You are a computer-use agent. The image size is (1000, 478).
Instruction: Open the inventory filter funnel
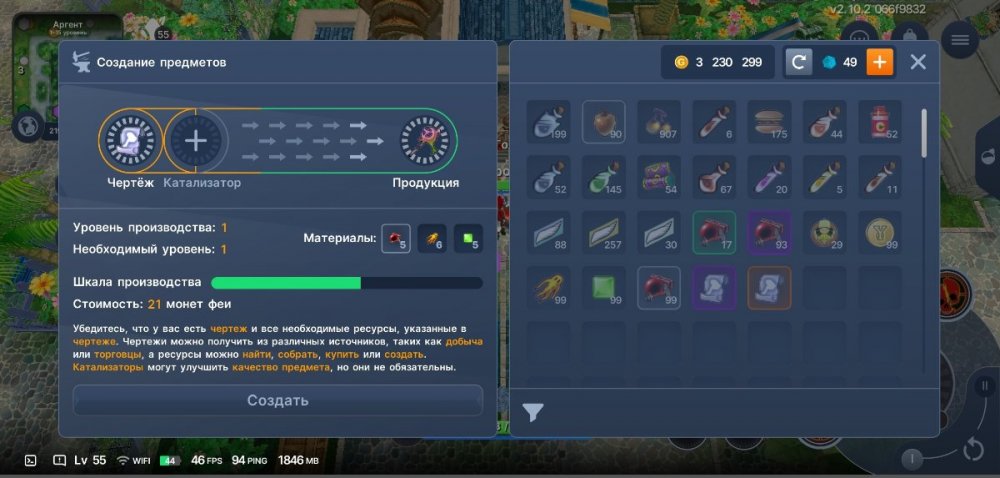click(533, 412)
